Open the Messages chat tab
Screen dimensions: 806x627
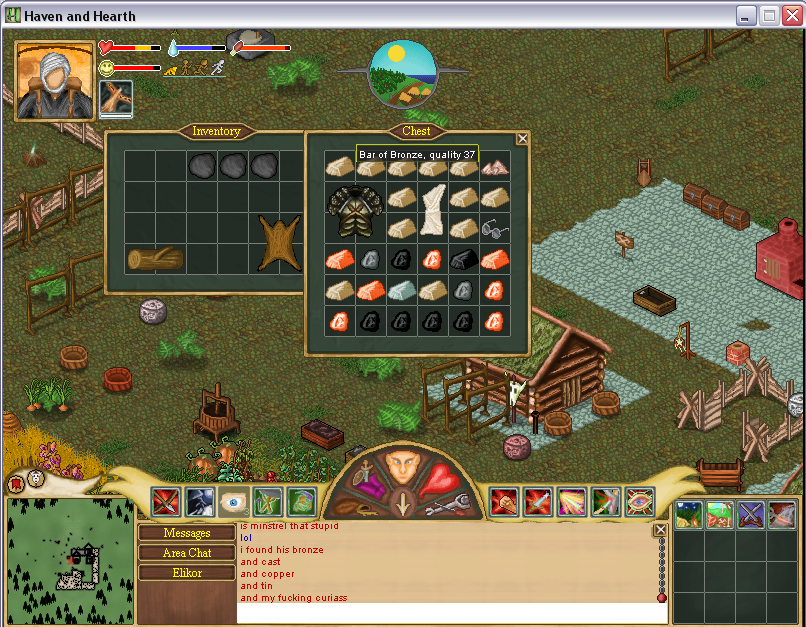point(187,533)
